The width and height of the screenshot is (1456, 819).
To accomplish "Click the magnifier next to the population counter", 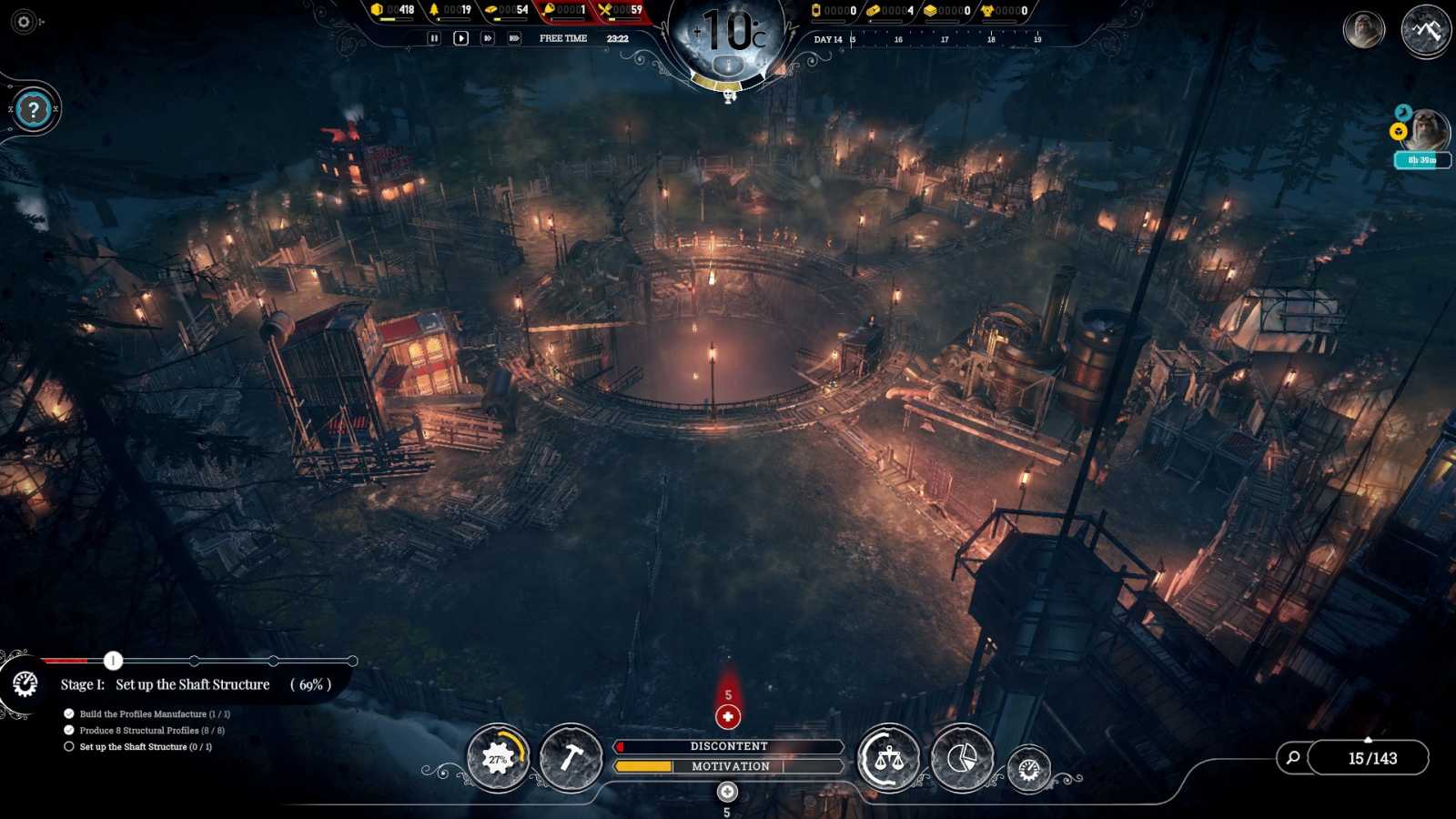I will (1291, 757).
